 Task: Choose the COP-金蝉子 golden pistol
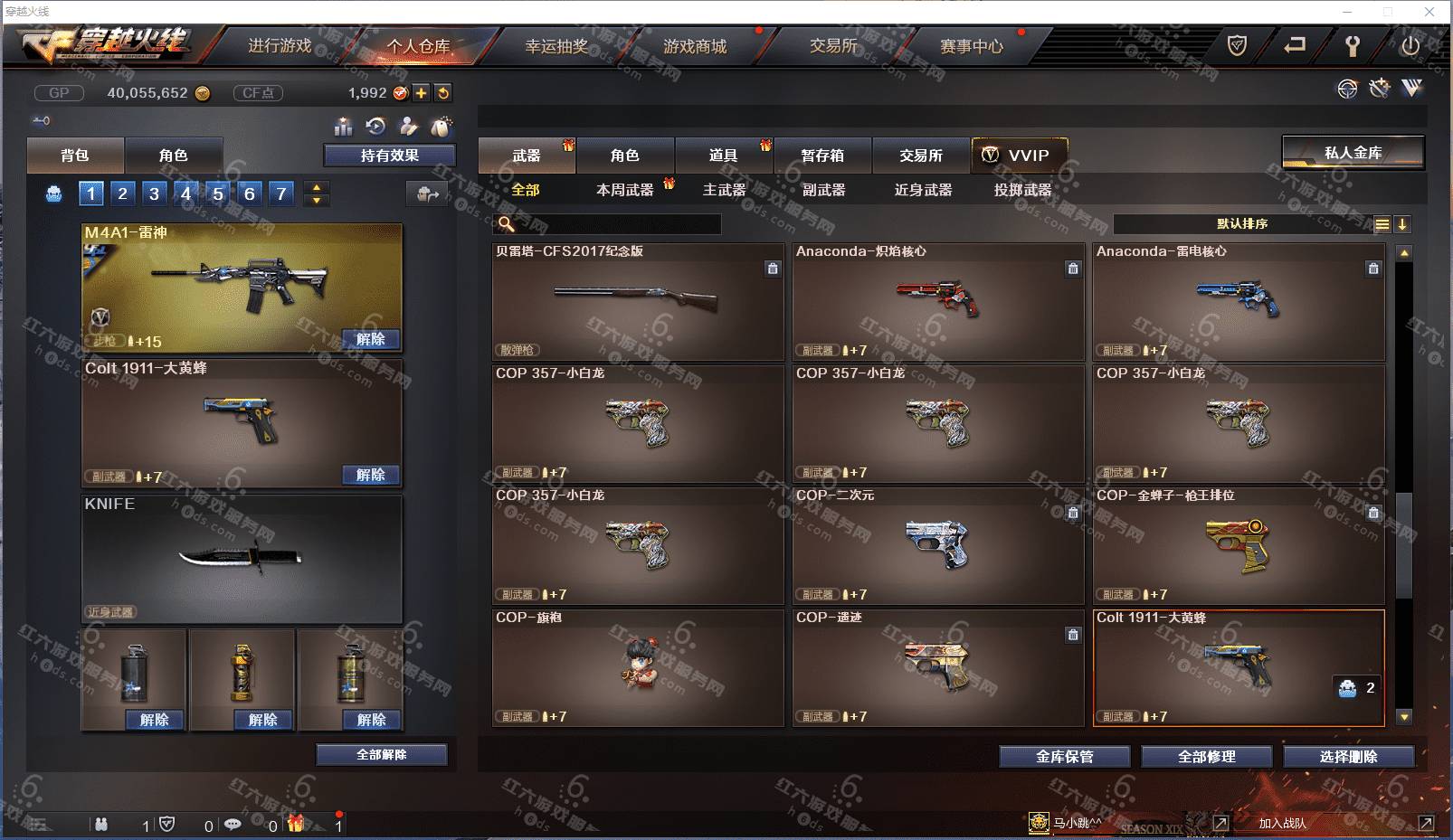[x=1238, y=545]
